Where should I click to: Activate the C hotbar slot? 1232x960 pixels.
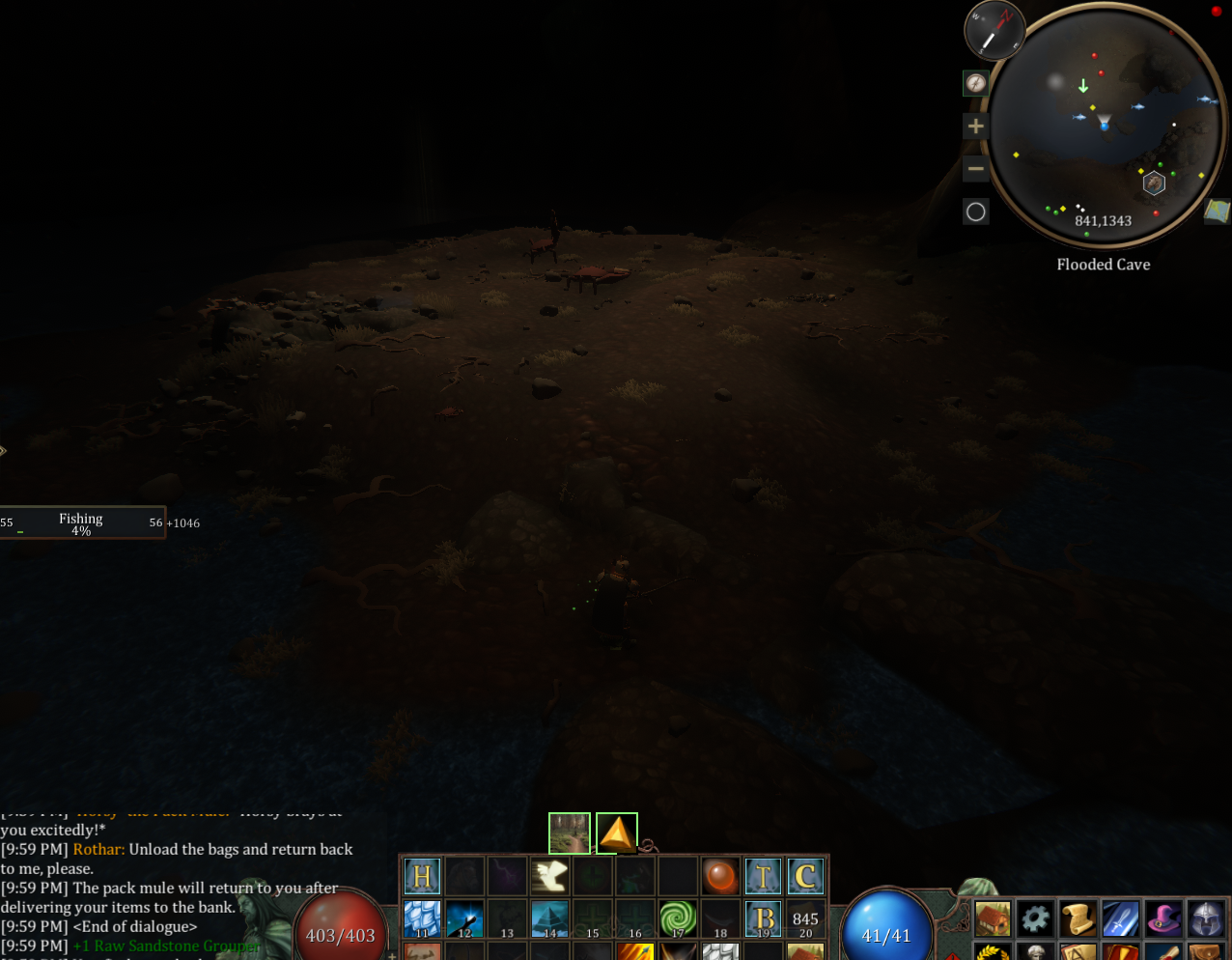[805, 877]
